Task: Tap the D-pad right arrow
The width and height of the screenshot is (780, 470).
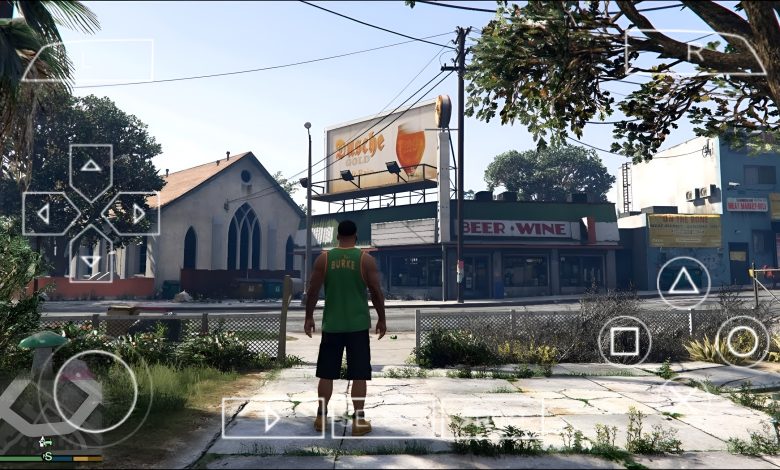Action: (x=139, y=213)
